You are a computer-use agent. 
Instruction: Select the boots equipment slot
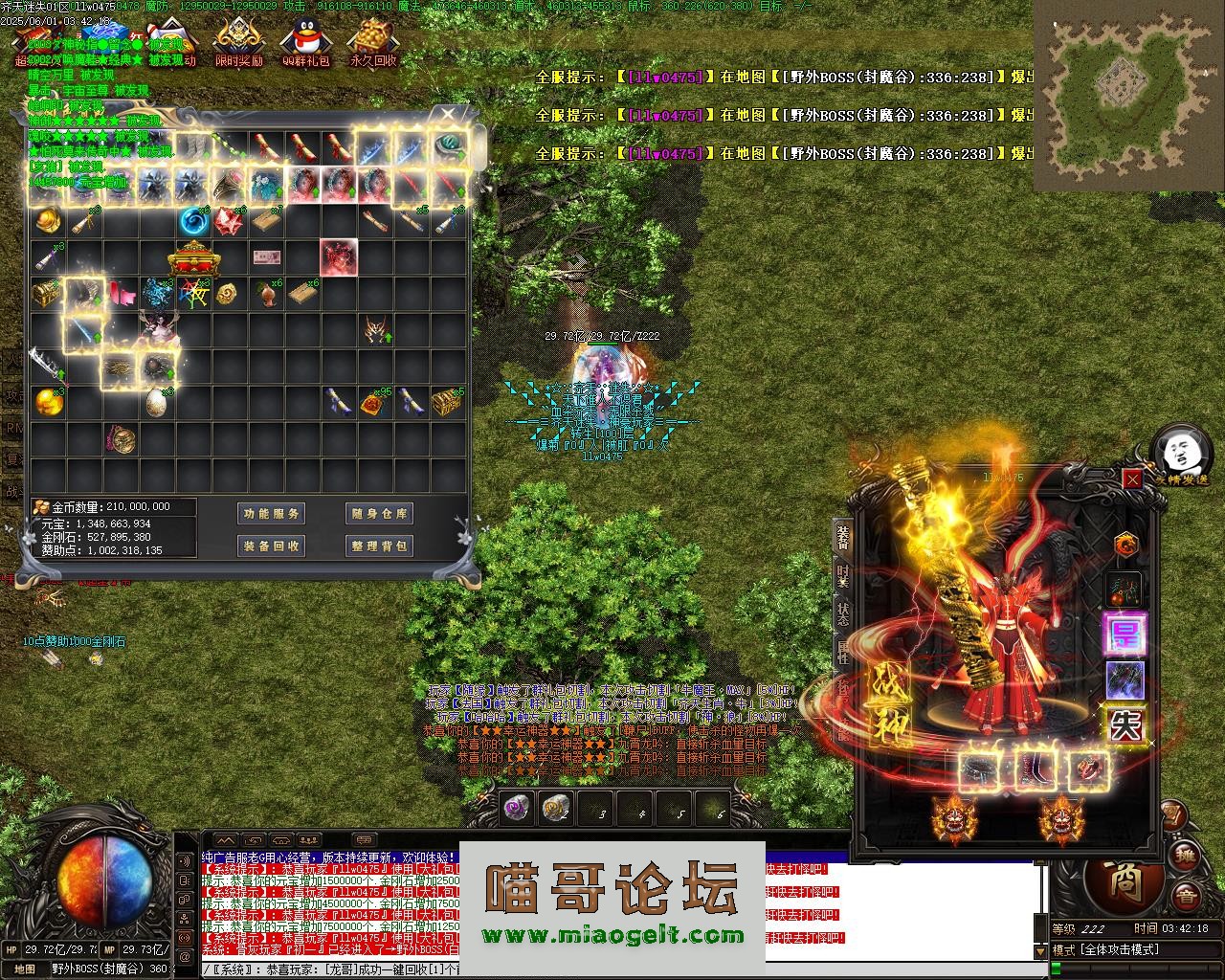tap(1035, 768)
